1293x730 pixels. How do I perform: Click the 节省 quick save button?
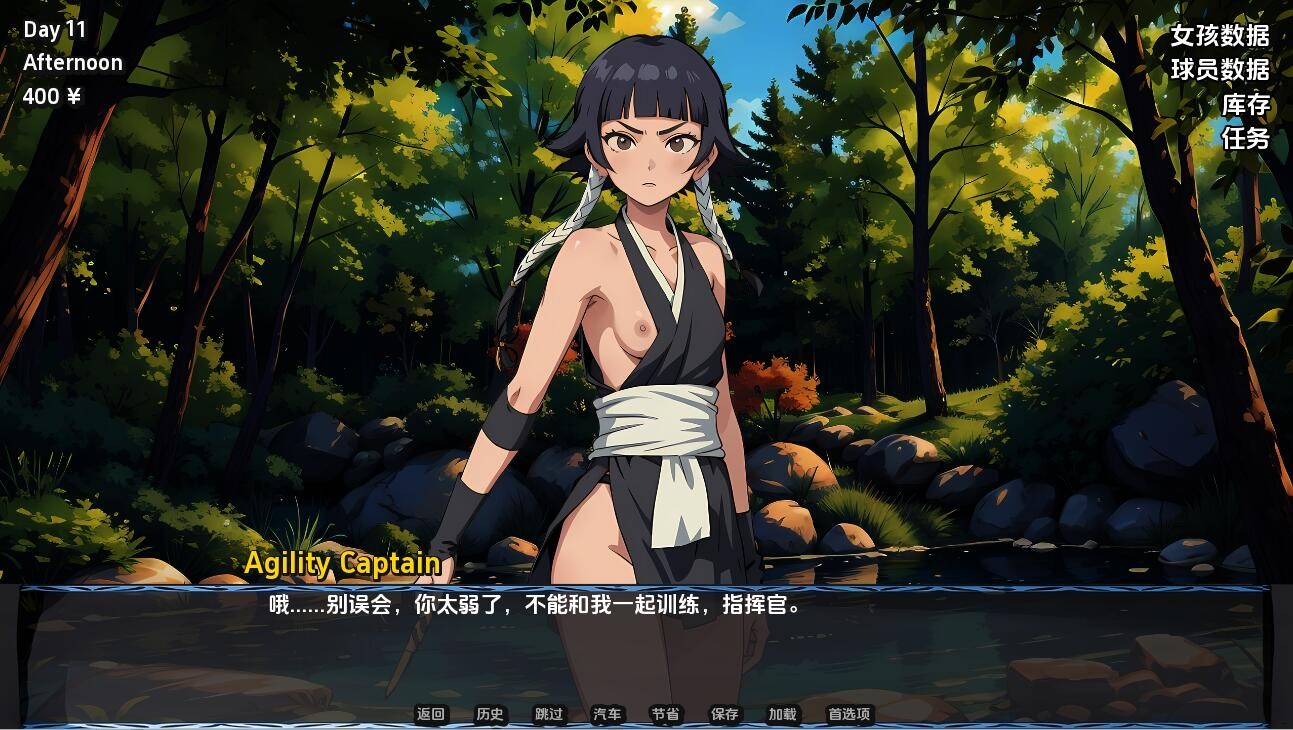pyautogui.click(x=665, y=714)
